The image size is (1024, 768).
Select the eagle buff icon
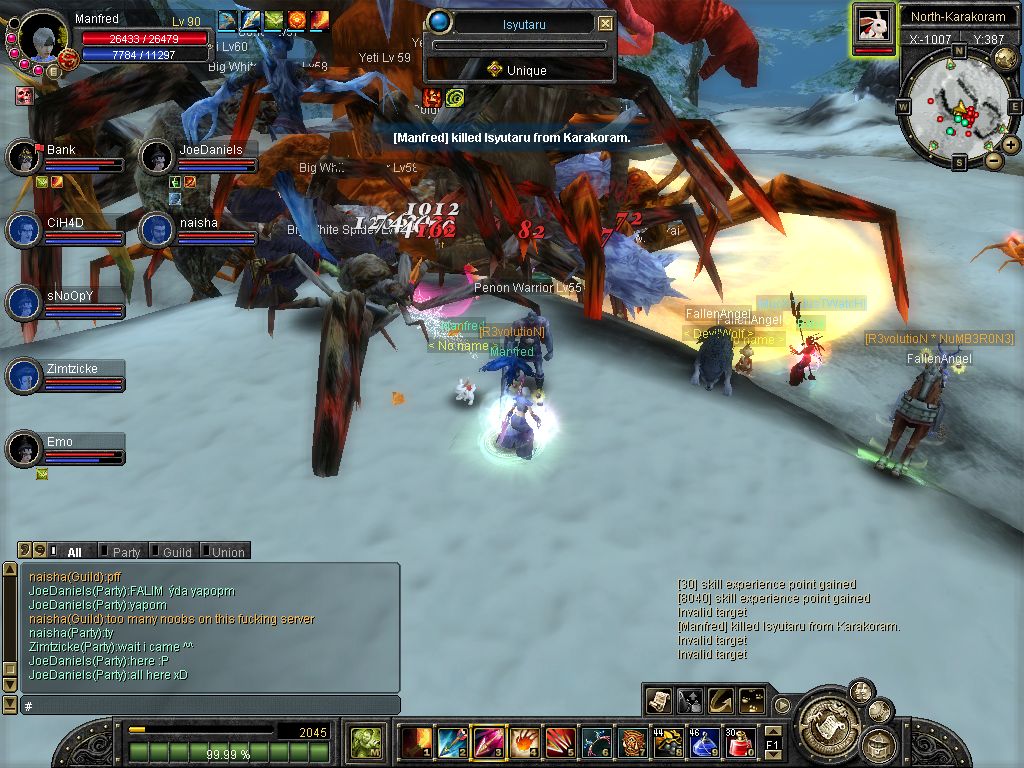point(227,19)
